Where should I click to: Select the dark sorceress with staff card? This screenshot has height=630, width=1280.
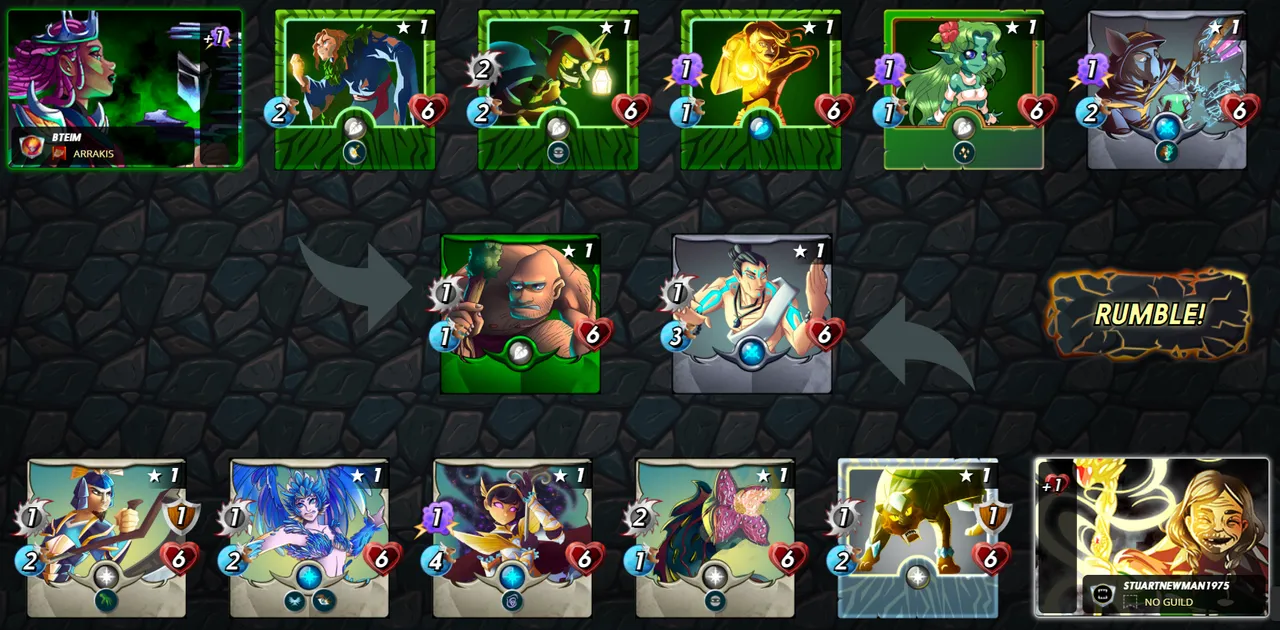click(x=512, y=536)
